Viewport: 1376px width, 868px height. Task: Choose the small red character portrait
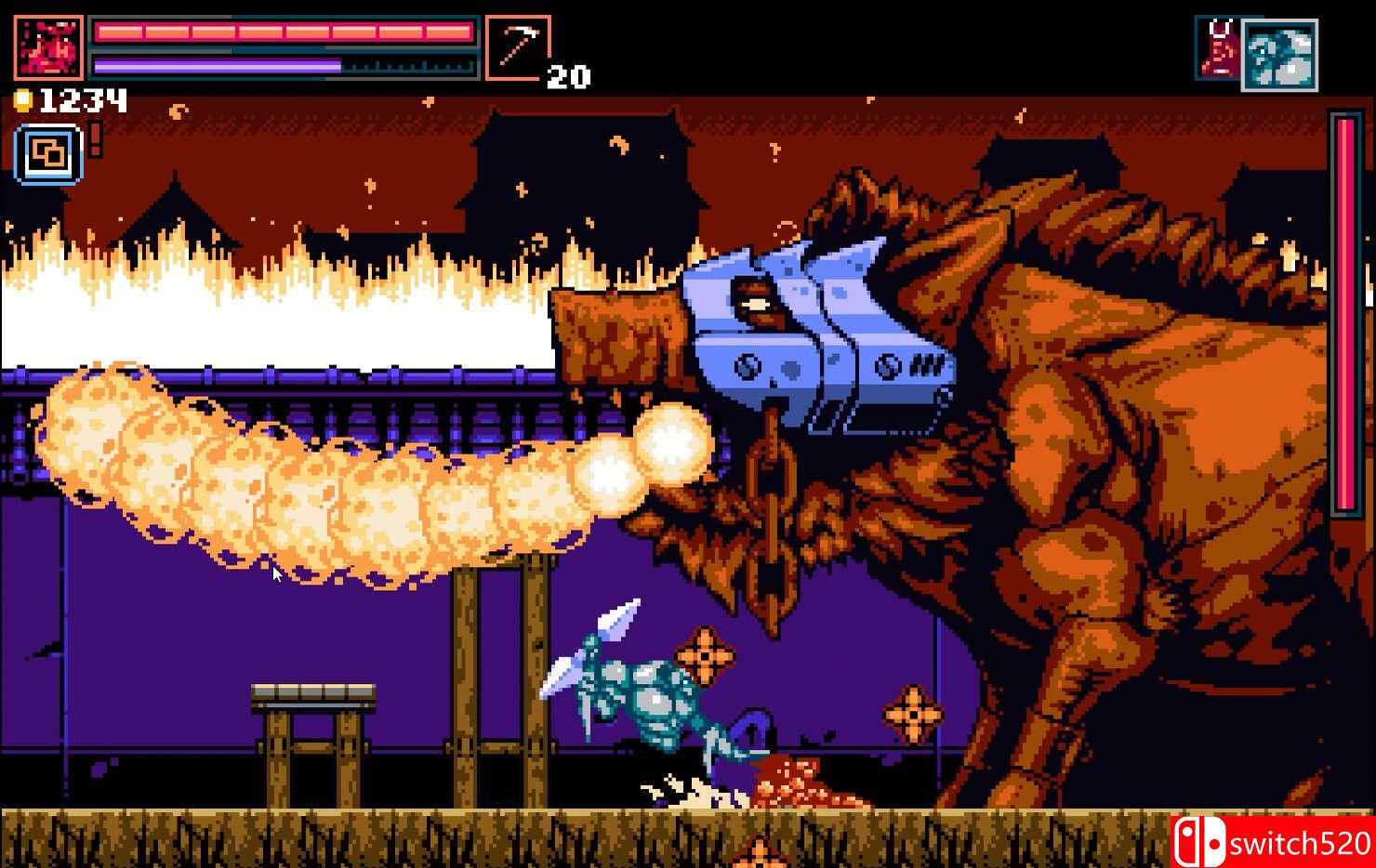[1217, 48]
